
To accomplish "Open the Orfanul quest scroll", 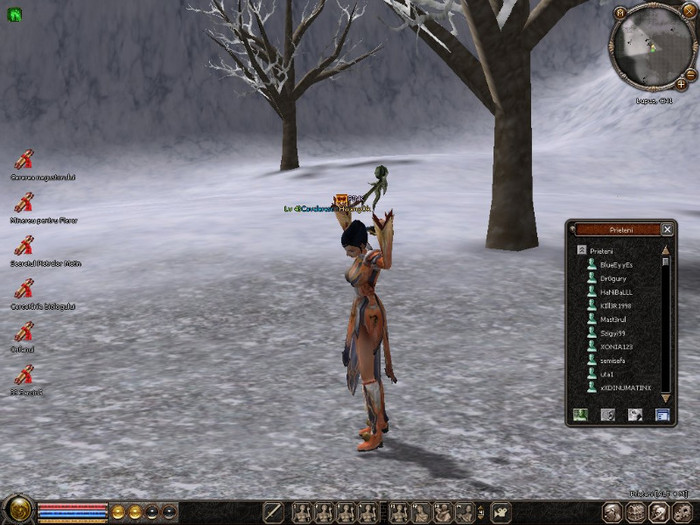I will 24,332.
